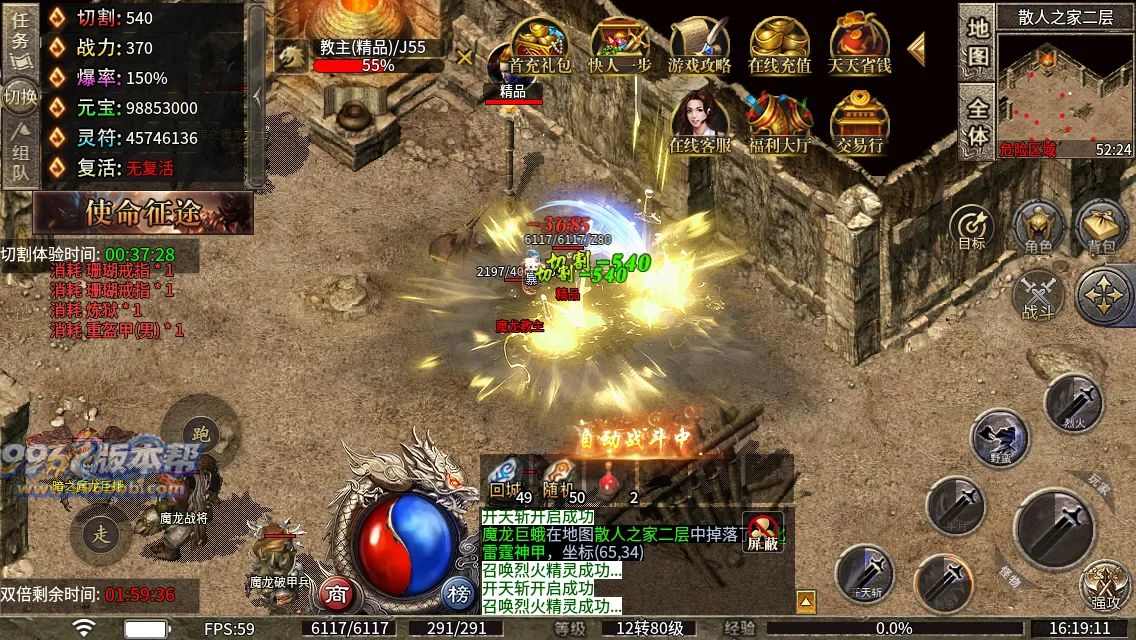Contact 在线客服 customer service
The image size is (1136, 640).
coord(699,123)
